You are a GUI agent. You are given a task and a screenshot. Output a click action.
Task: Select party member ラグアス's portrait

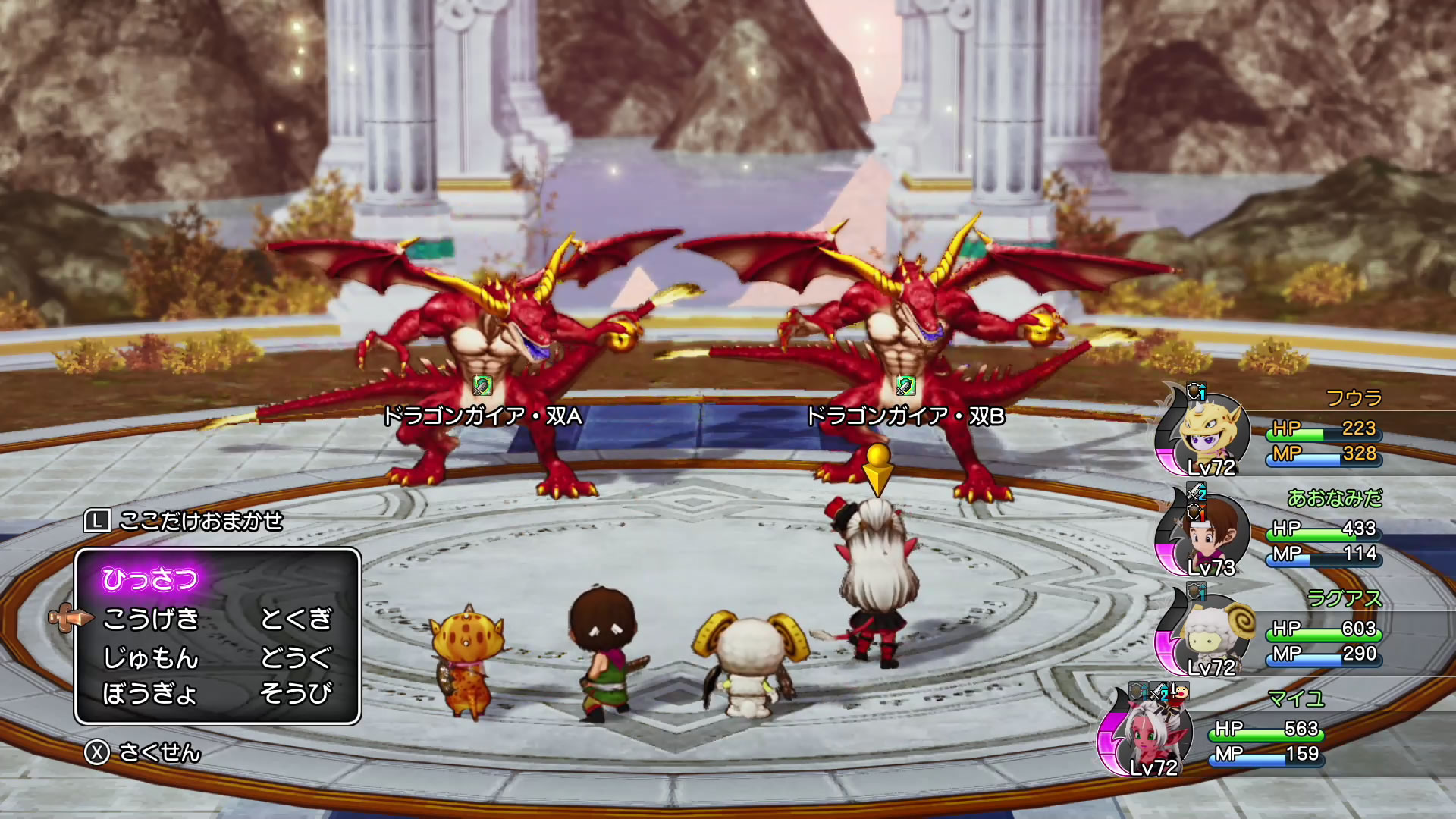coord(1206,634)
